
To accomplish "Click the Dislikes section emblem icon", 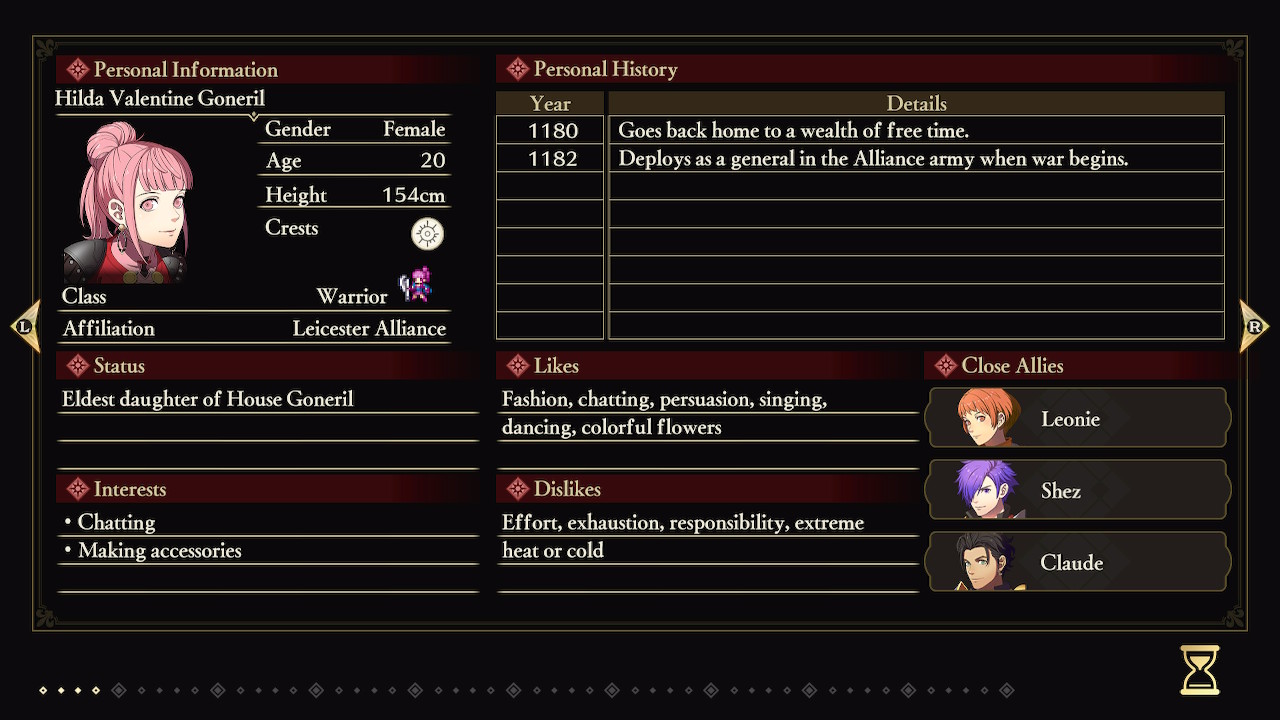I will [x=518, y=489].
